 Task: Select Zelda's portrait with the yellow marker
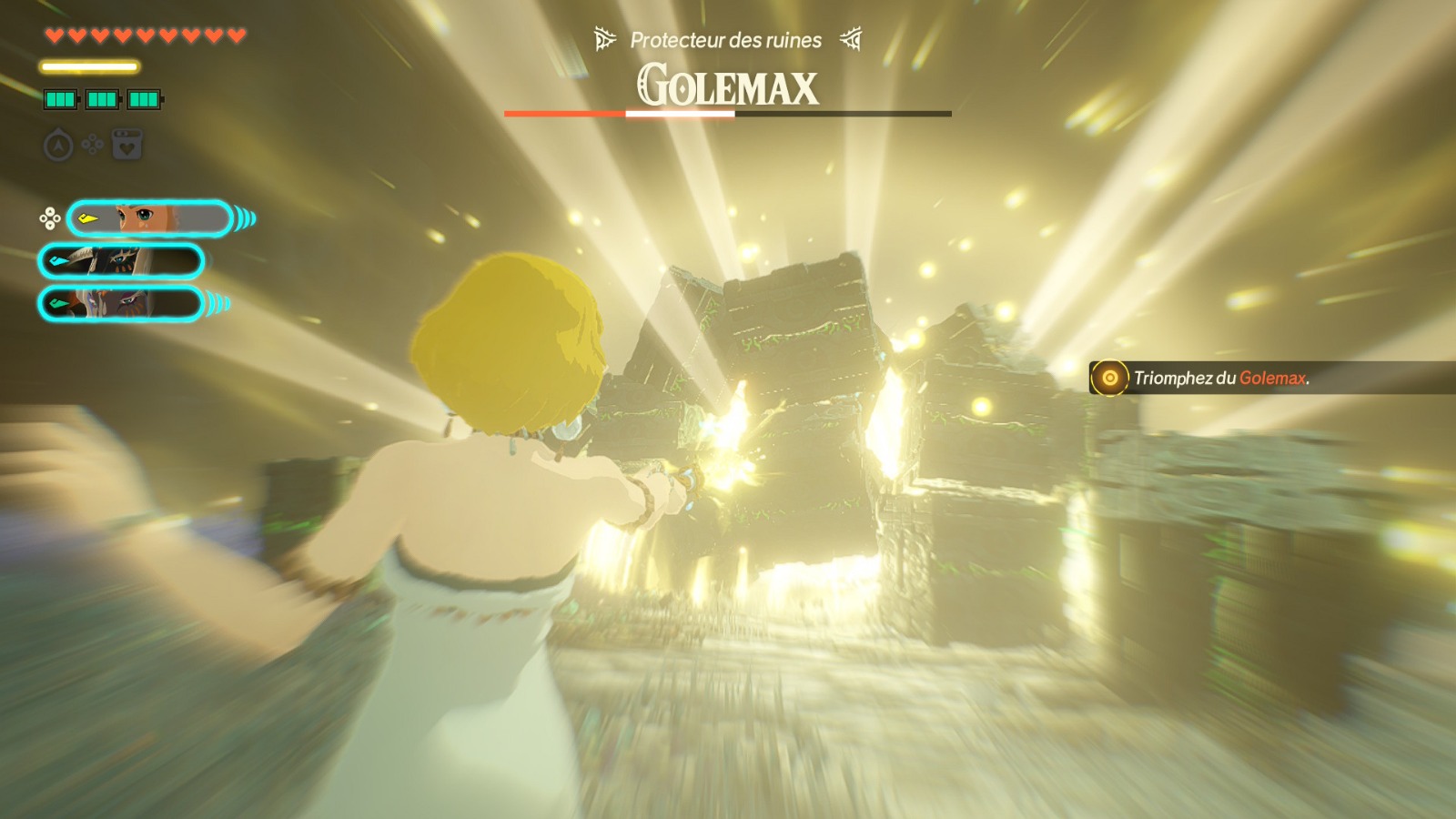coord(150,218)
